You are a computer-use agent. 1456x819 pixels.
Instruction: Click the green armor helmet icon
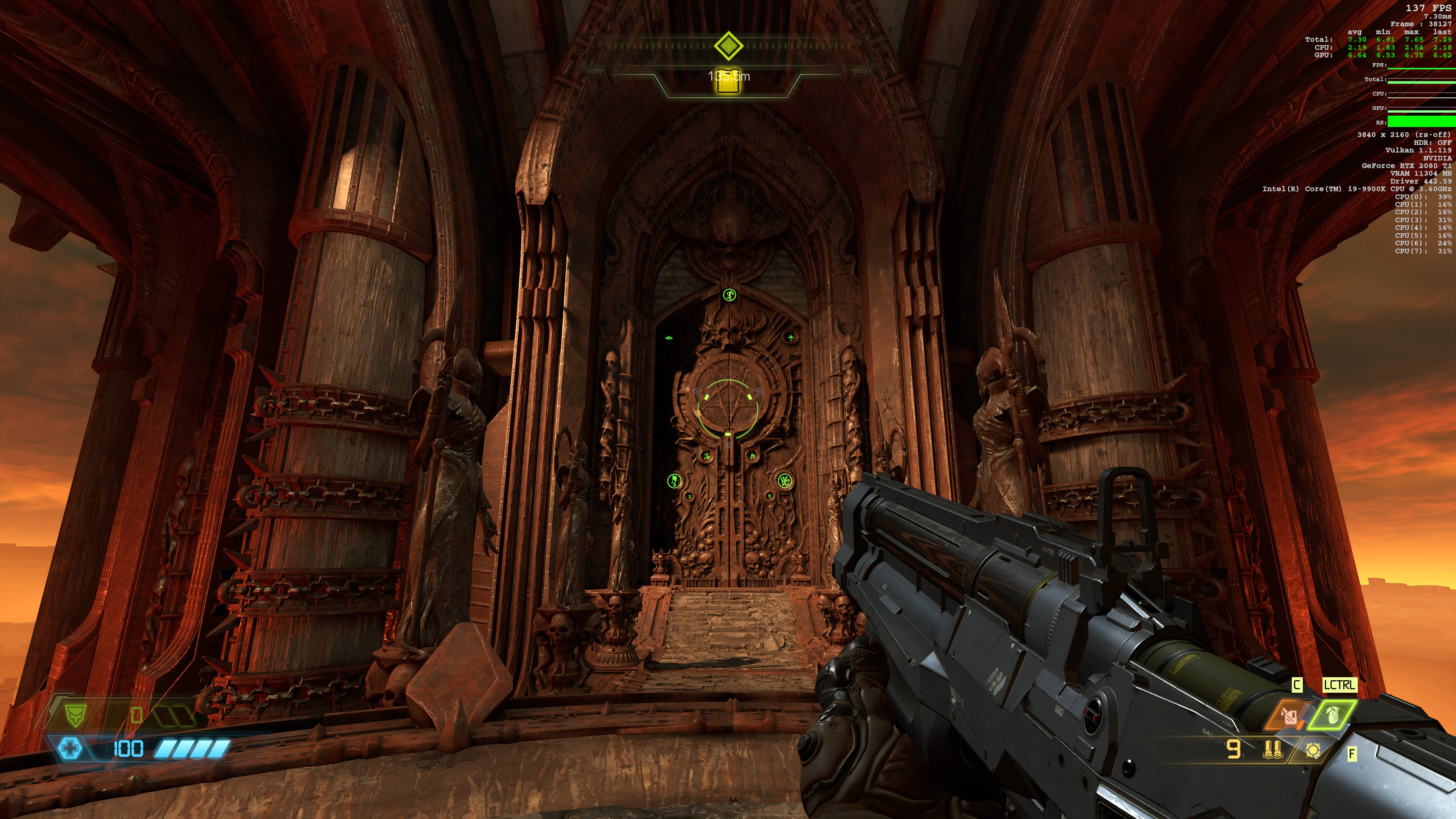click(x=74, y=715)
